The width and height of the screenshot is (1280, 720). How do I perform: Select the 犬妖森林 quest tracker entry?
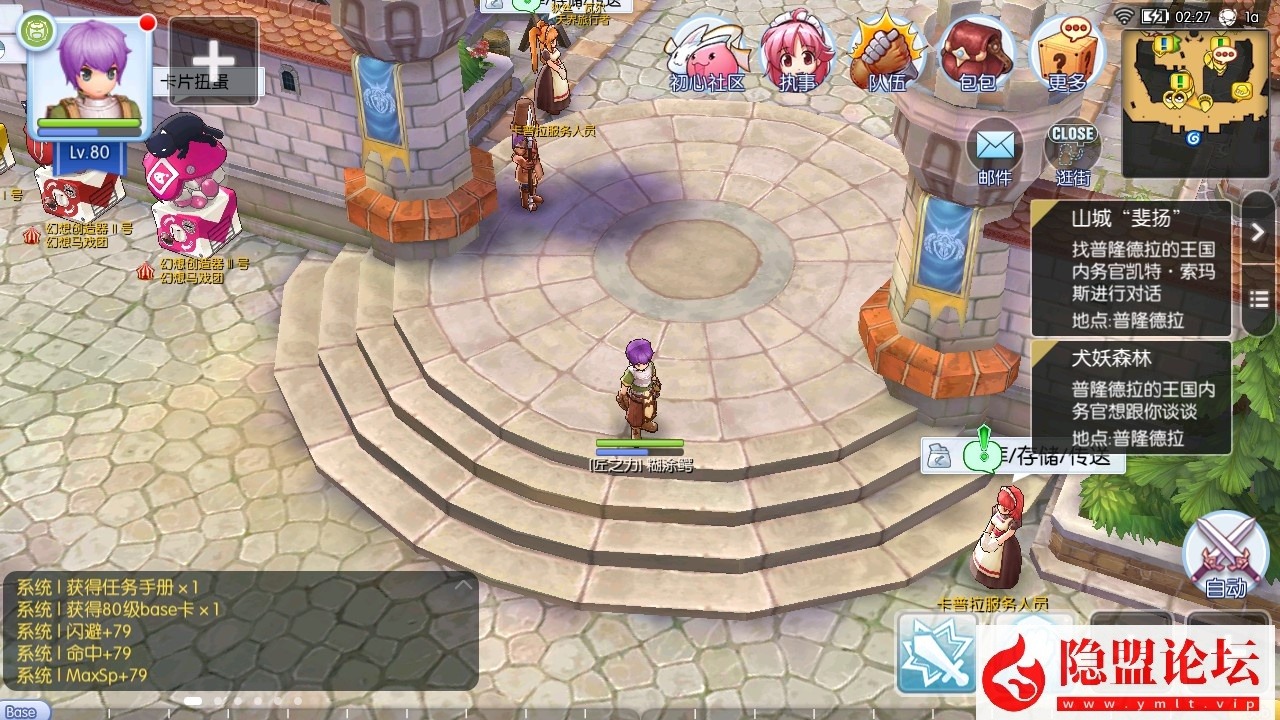(x=1131, y=397)
